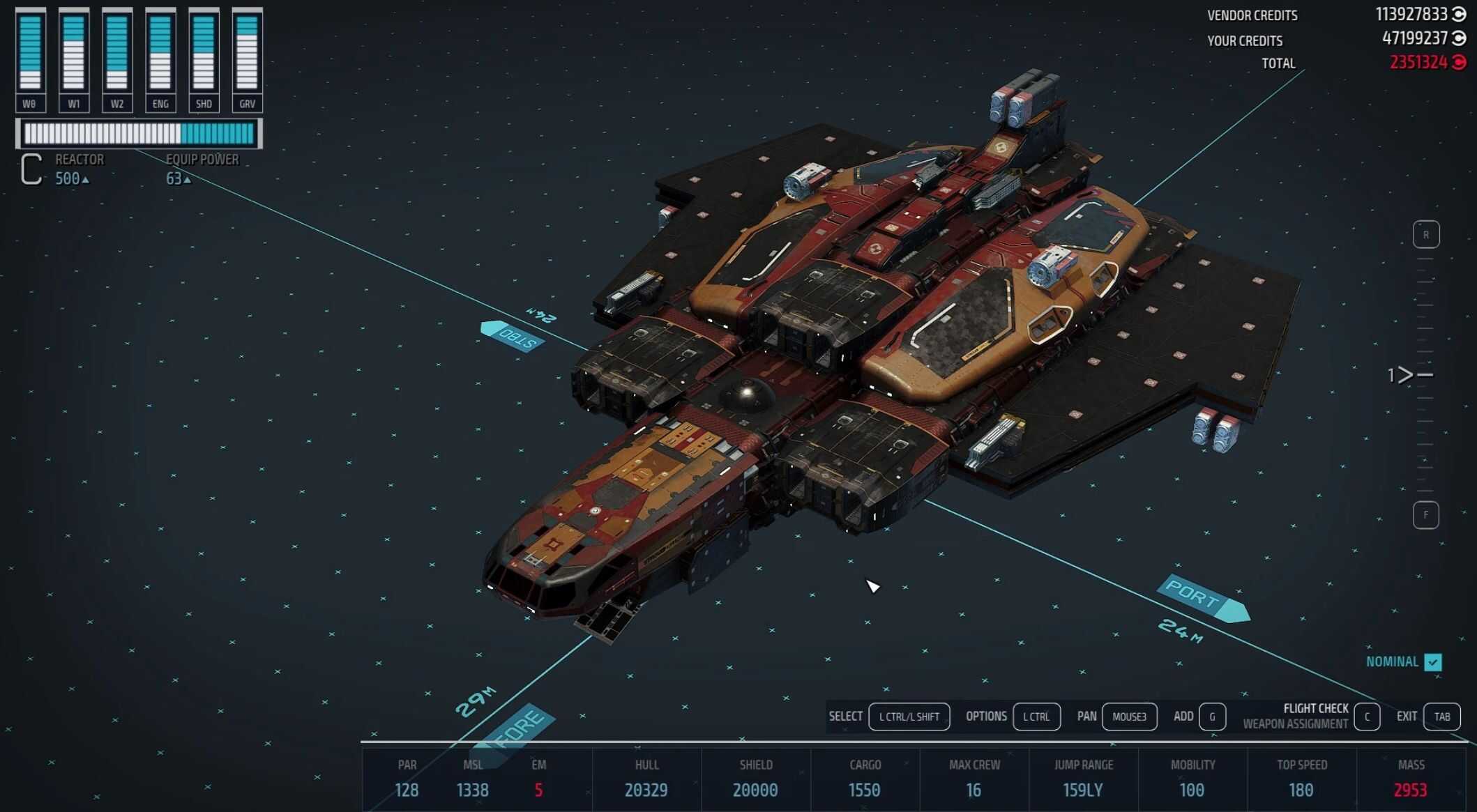1477x812 pixels.
Task: Add a new ship module
Action: click(1212, 717)
